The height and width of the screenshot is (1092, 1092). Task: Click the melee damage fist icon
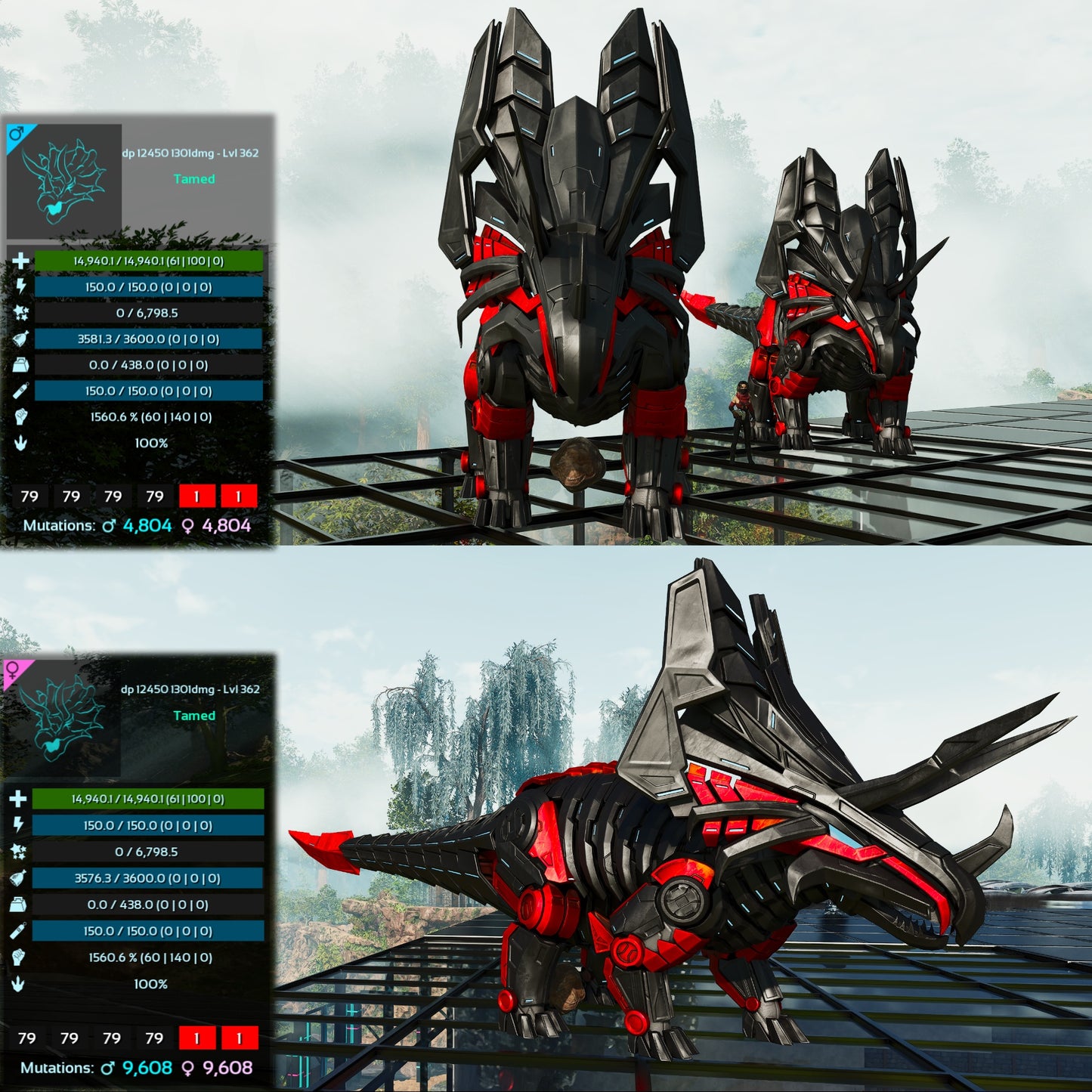pos(20,416)
